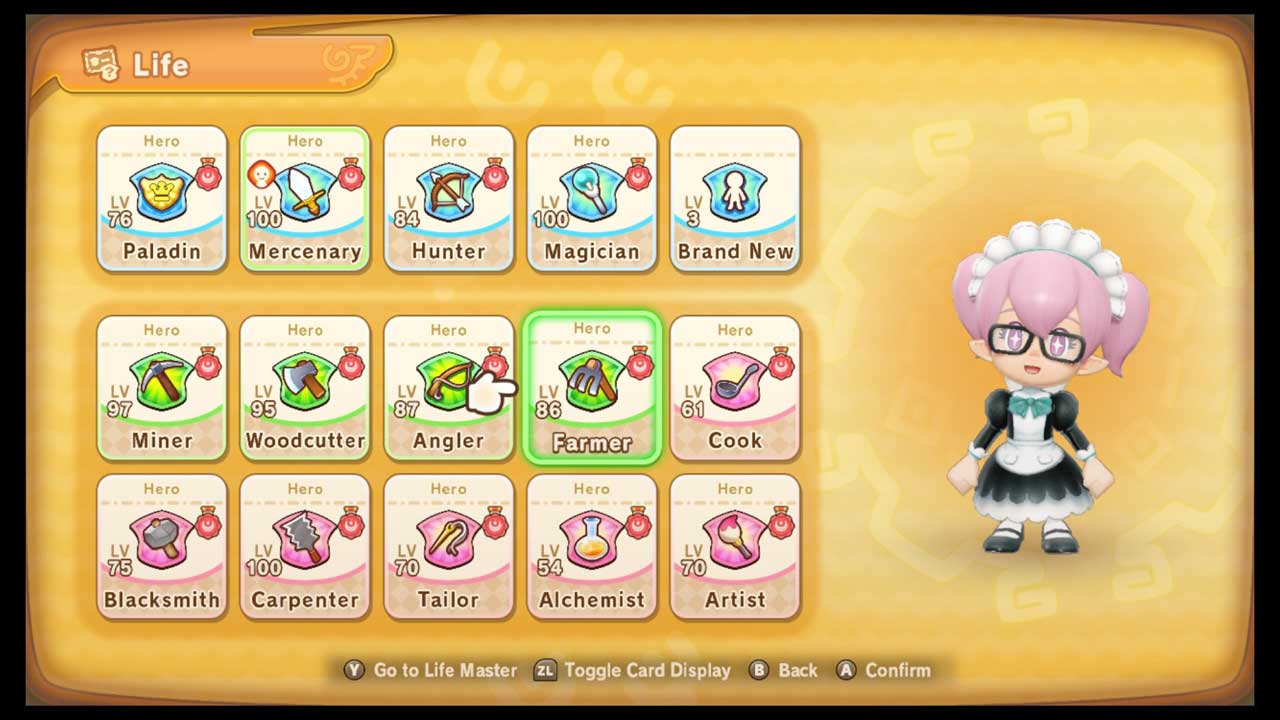
Task: Choose the Carpenter life card
Action: (305, 547)
